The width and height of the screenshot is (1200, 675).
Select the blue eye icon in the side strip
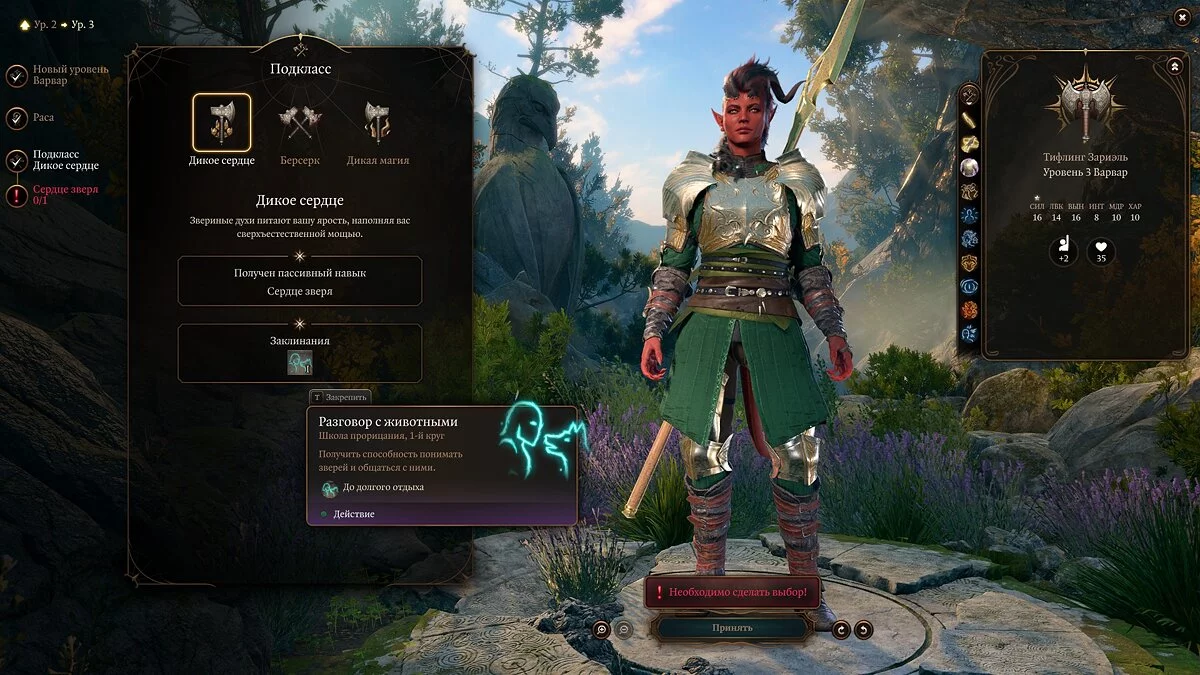point(969,286)
